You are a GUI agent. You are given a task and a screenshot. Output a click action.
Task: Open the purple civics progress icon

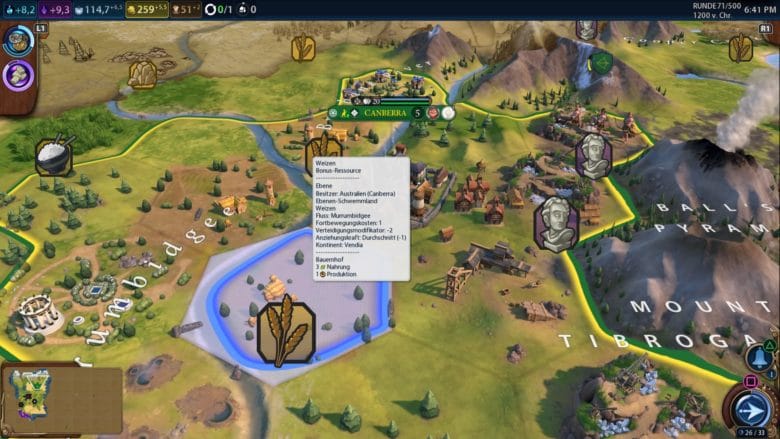tap(18, 76)
